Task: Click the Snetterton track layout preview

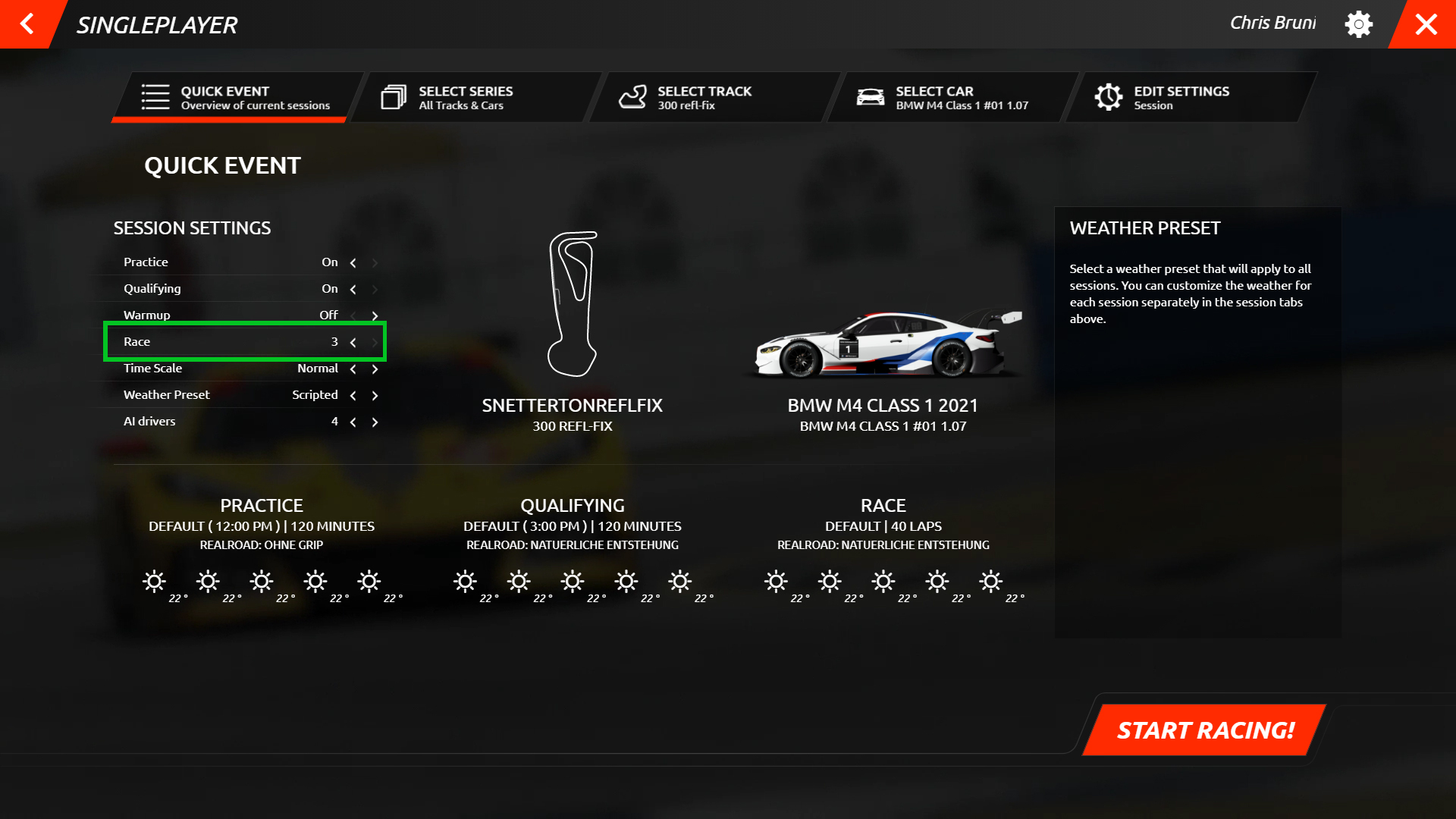Action: (574, 303)
